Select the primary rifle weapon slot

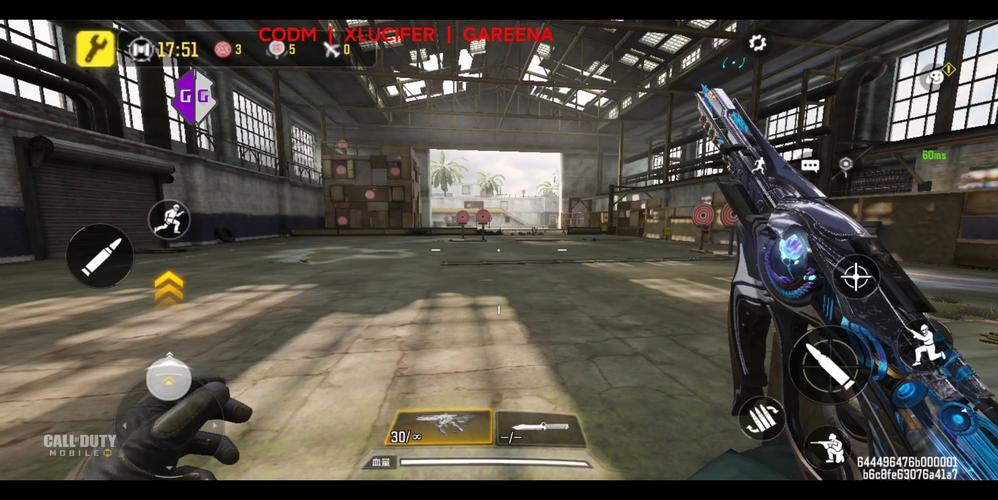pos(440,428)
